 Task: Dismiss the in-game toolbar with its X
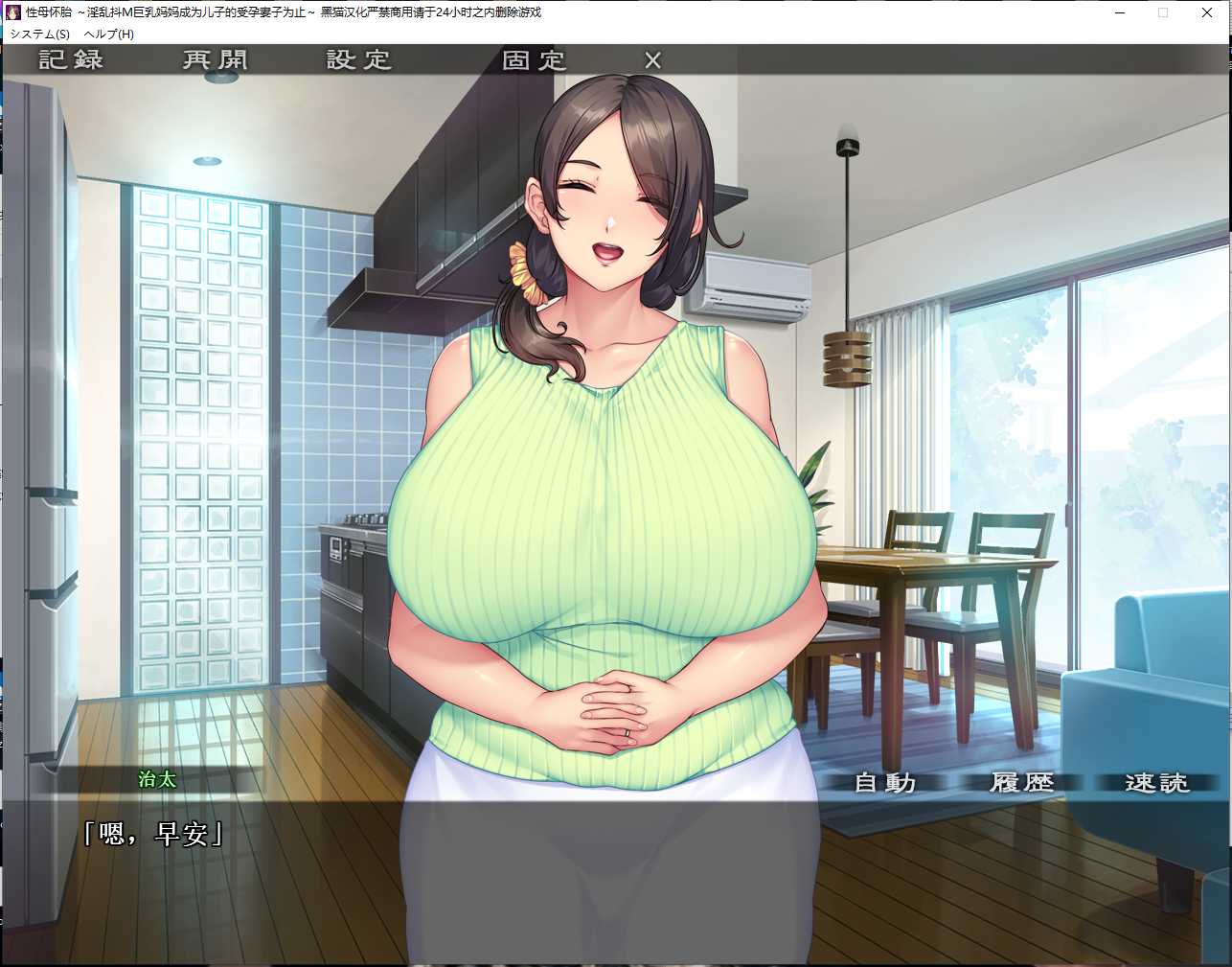651,58
